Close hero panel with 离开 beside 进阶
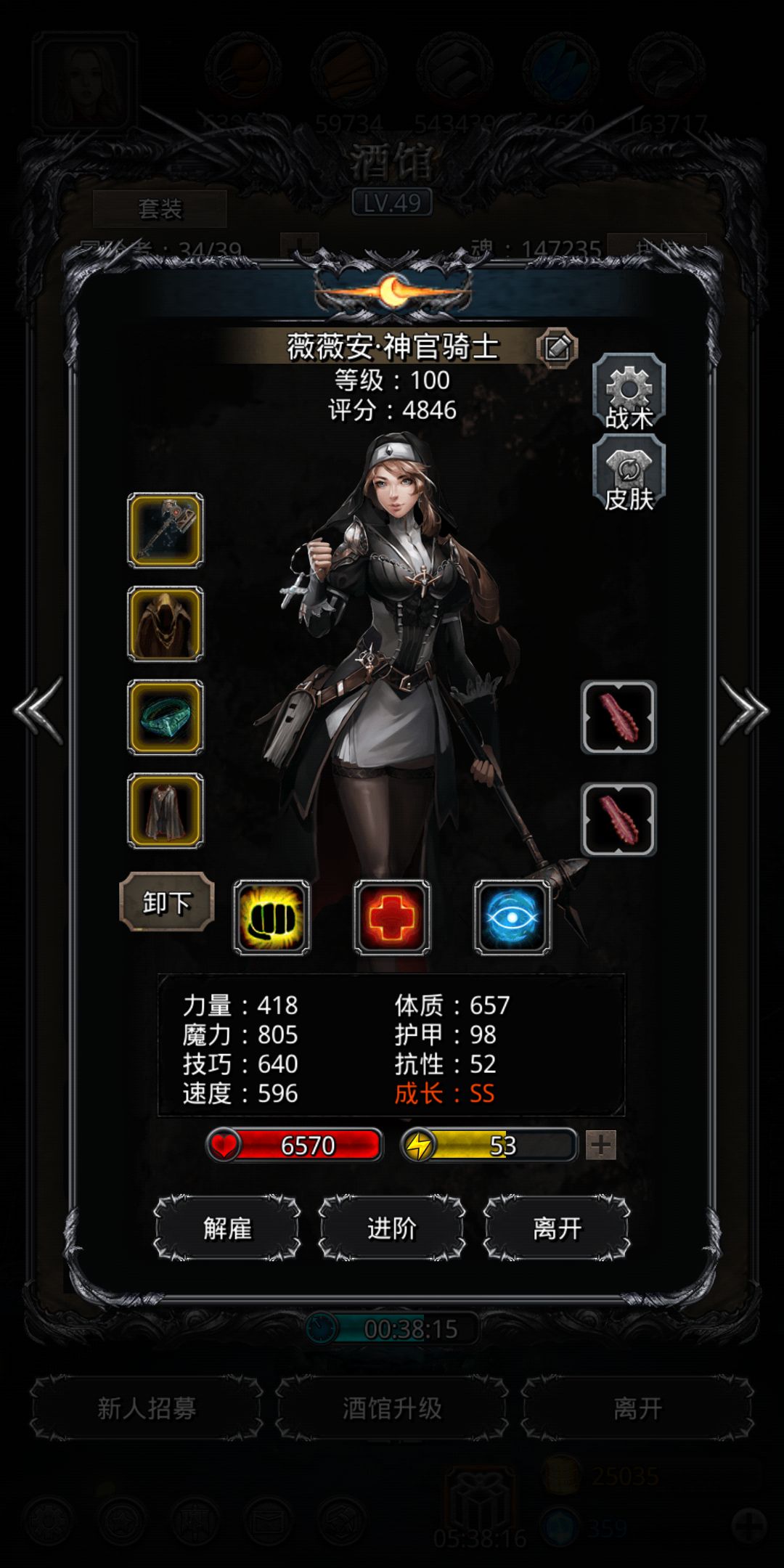784x1568 pixels. coord(557,1228)
